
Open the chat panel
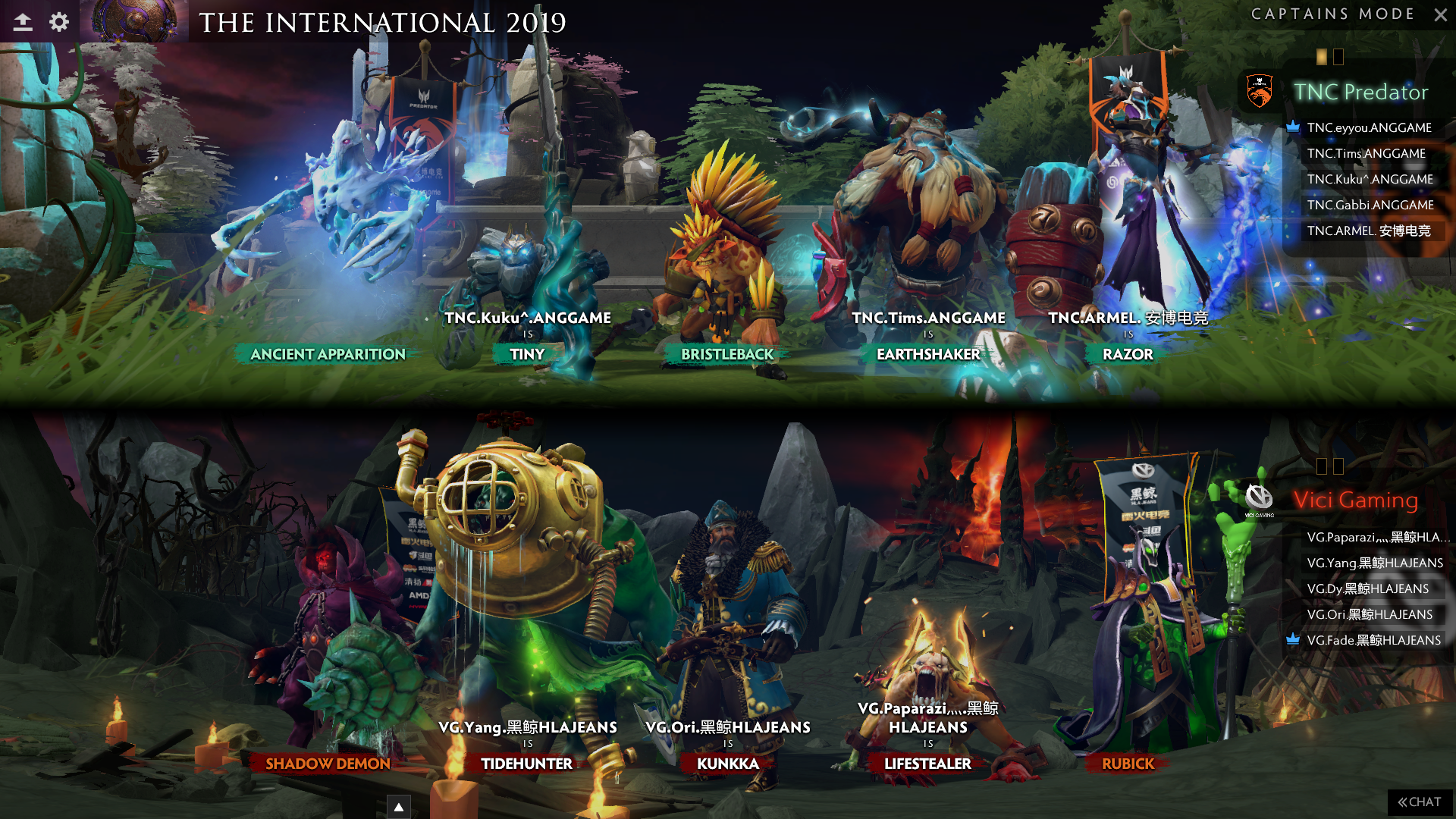pyautogui.click(x=1420, y=802)
